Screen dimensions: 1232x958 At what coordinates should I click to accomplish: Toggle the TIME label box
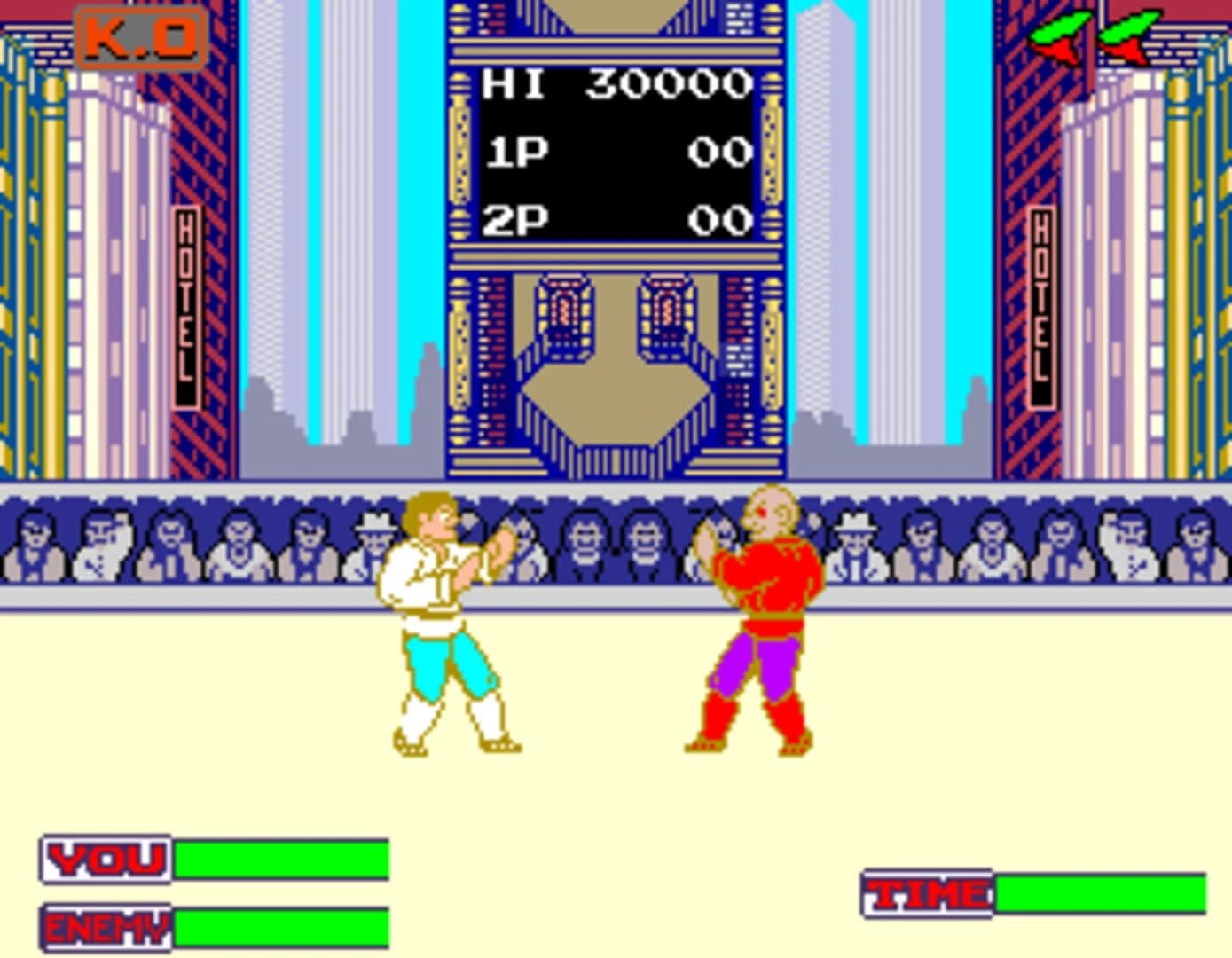[925, 891]
